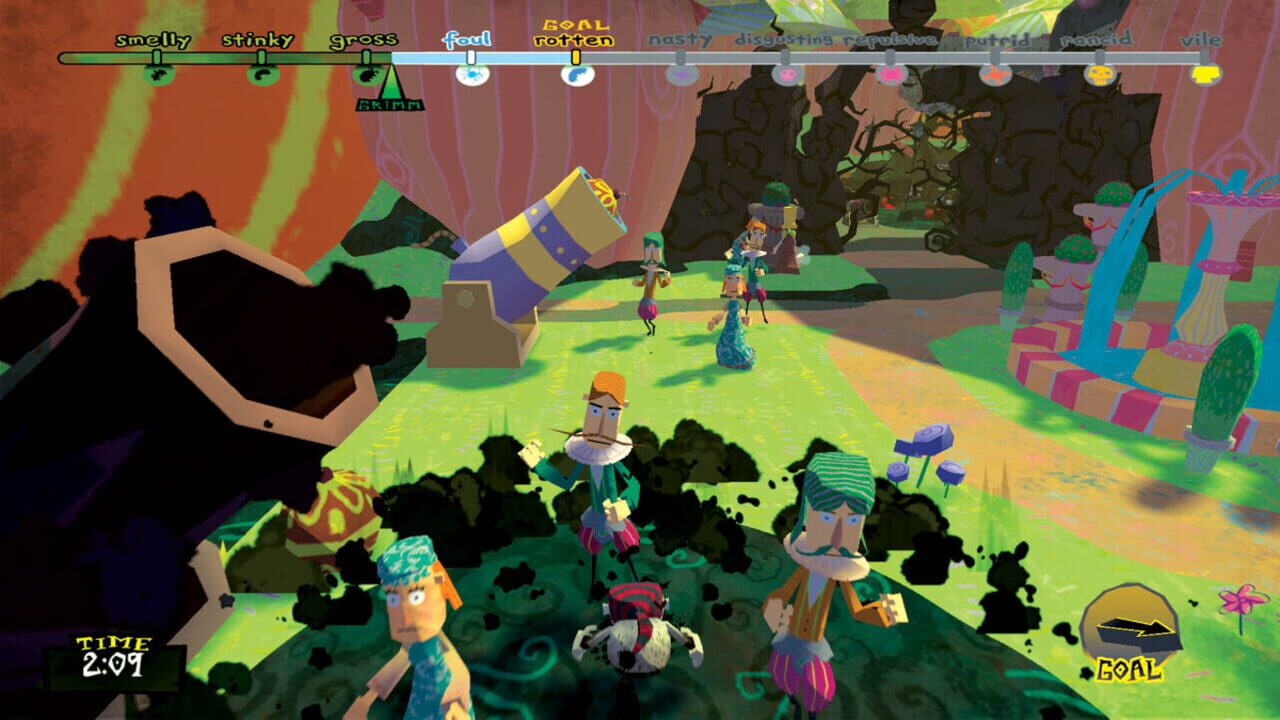Toggle the putrid stage icon on the meter
The height and width of the screenshot is (720, 1280).
click(x=996, y=75)
